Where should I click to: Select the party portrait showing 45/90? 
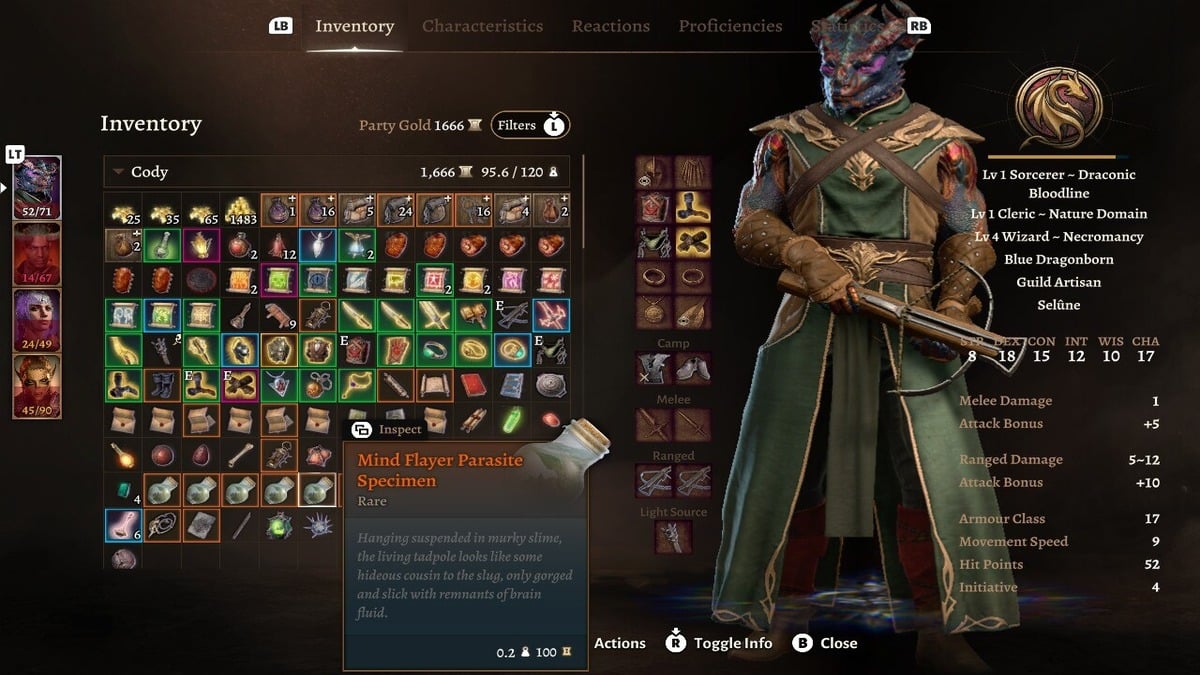pos(37,386)
